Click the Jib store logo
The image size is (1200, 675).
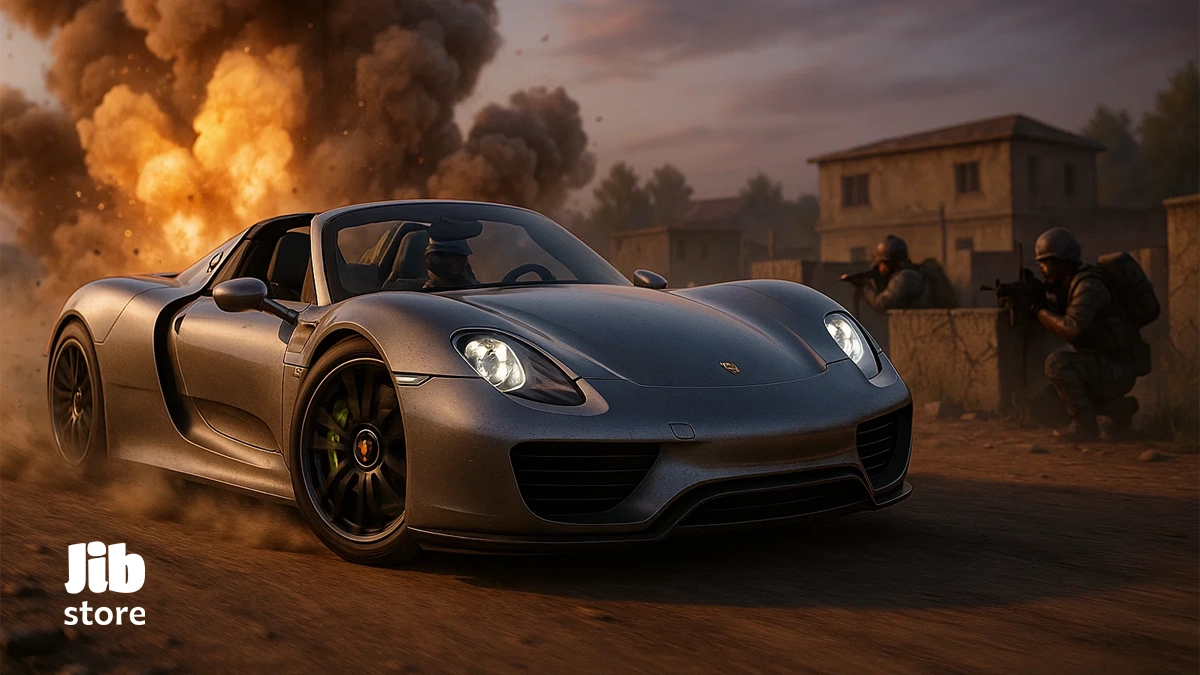tap(105, 584)
